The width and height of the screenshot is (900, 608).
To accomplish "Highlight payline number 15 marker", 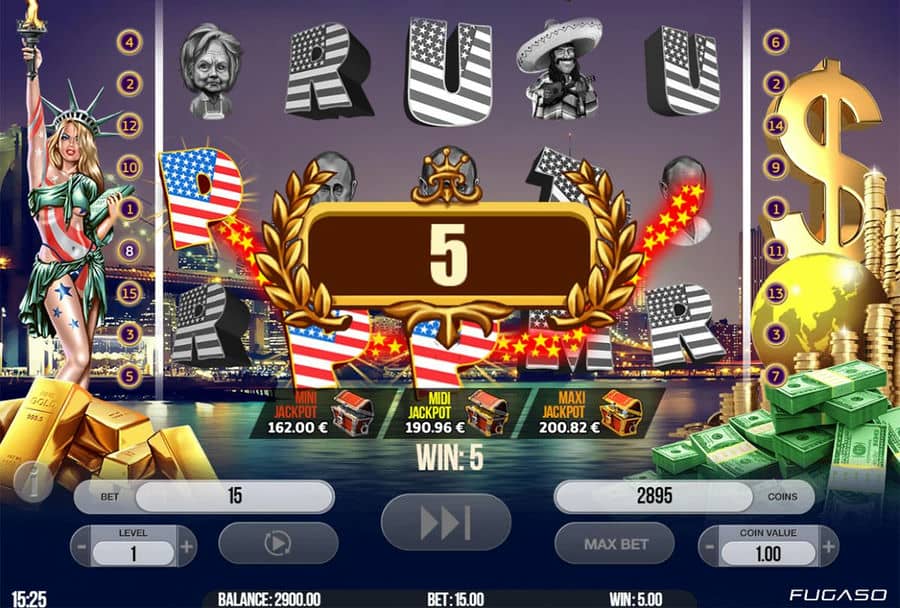I will point(129,293).
